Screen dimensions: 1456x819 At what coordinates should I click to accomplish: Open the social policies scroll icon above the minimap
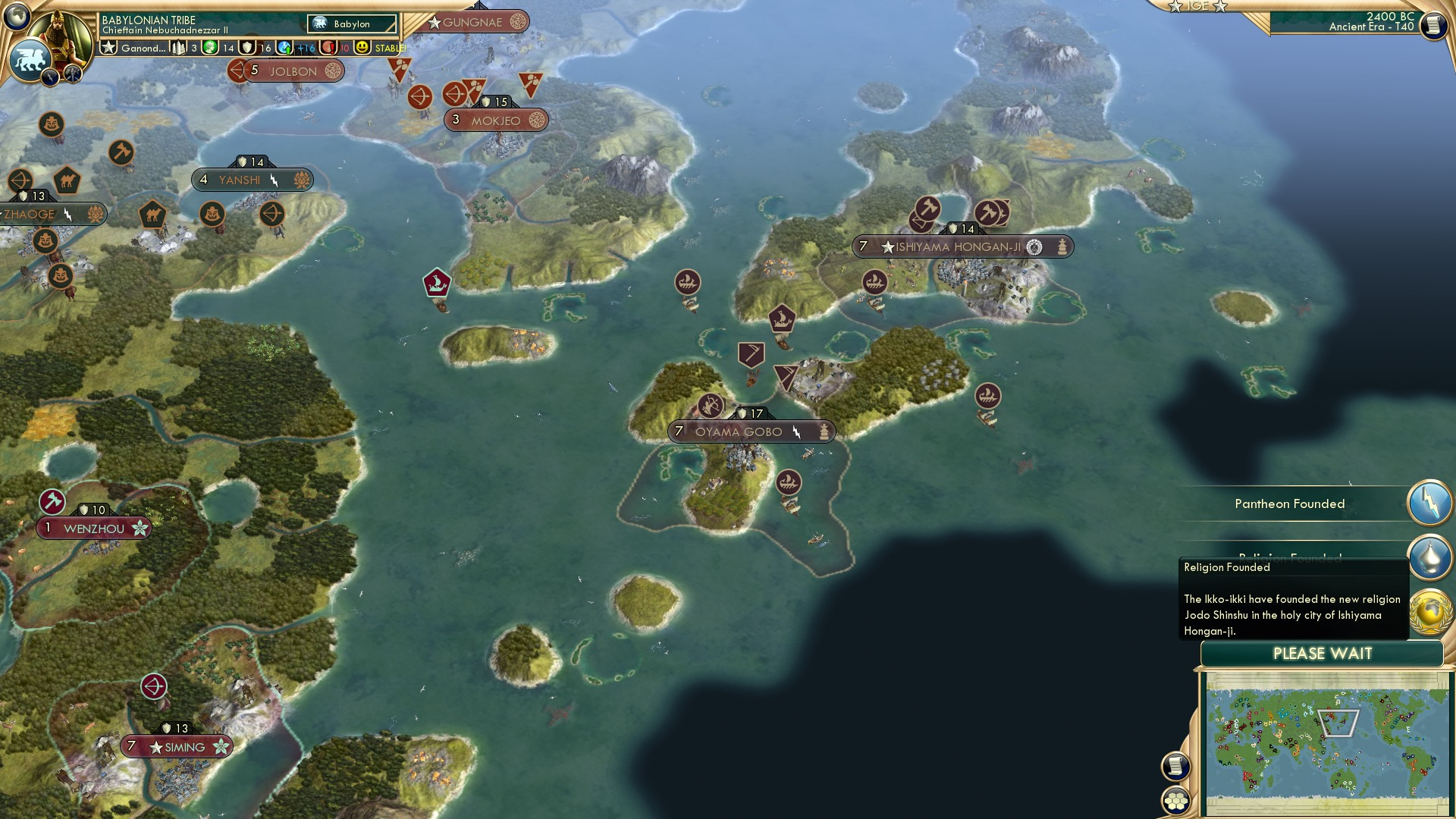coord(1175,766)
